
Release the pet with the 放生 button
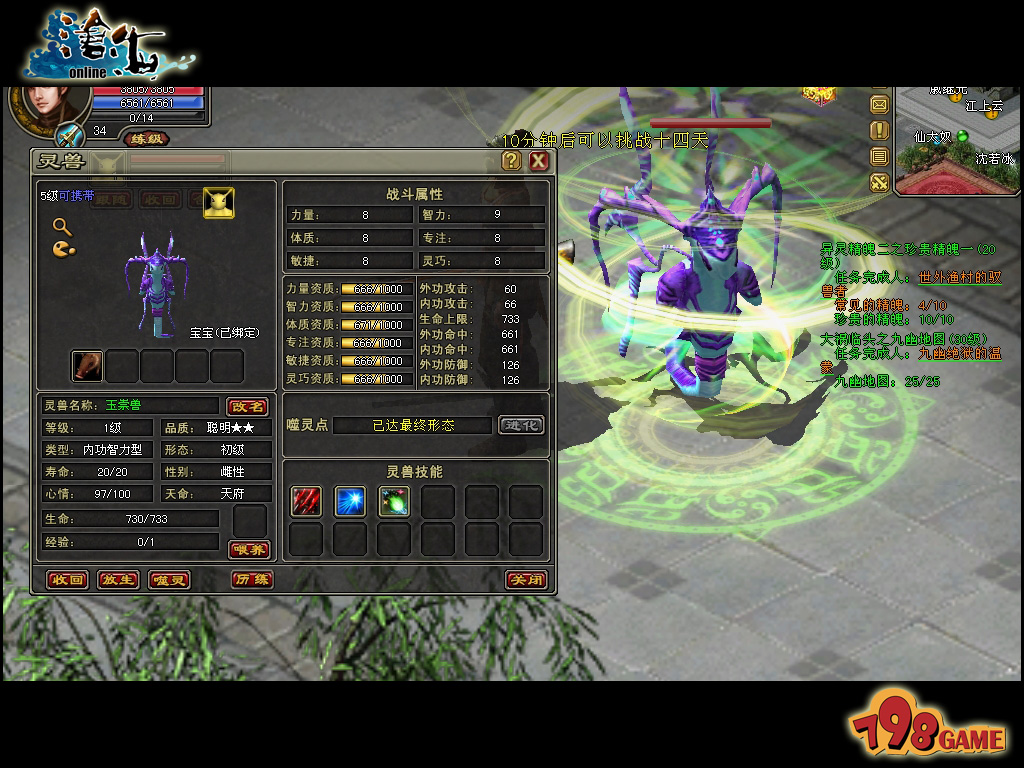tap(118, 580)
